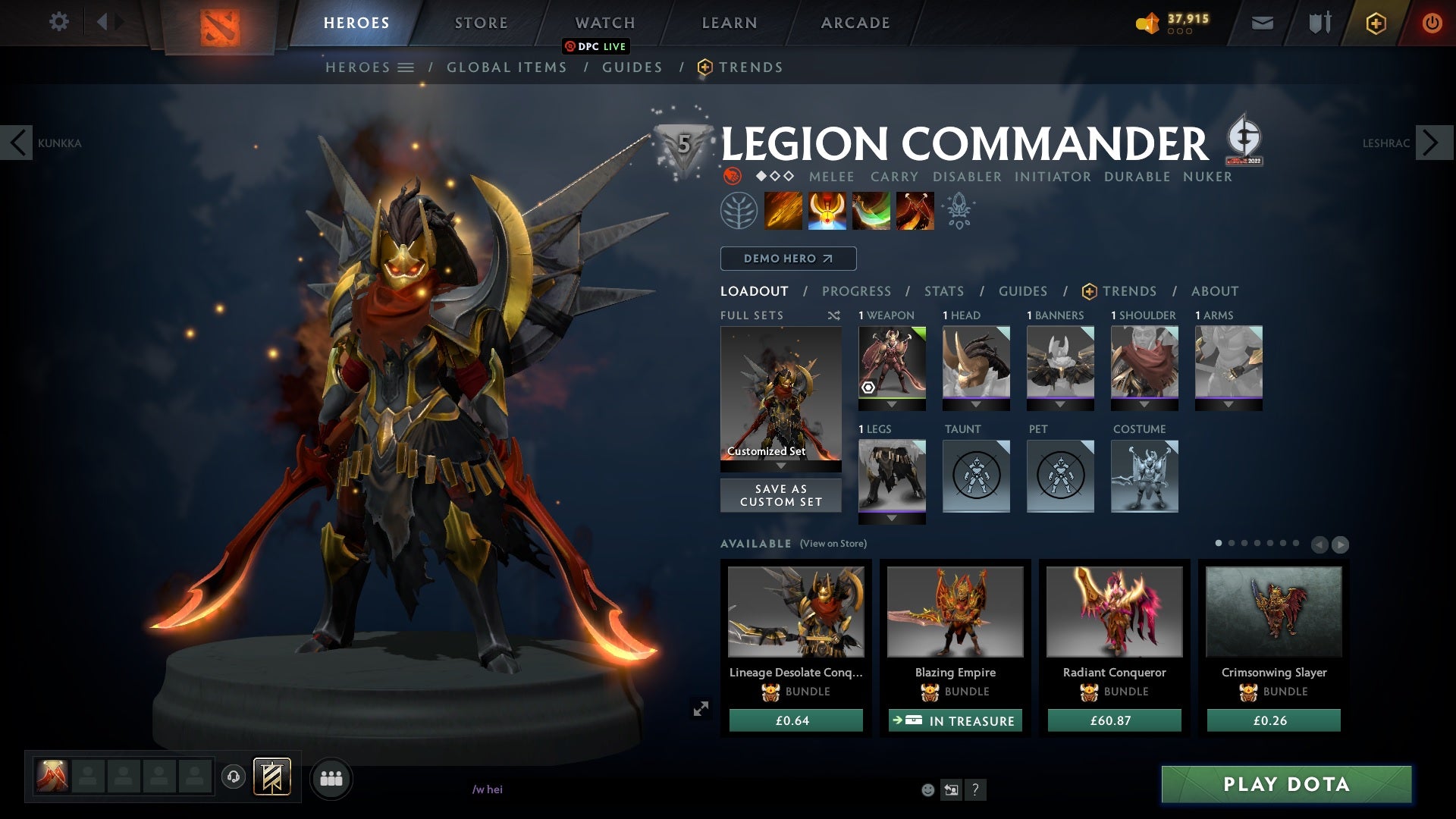Expand the HEAD slot dropdown arrow
The image size is (1456, 819).
pyautogui.click(x=976, y=404)
